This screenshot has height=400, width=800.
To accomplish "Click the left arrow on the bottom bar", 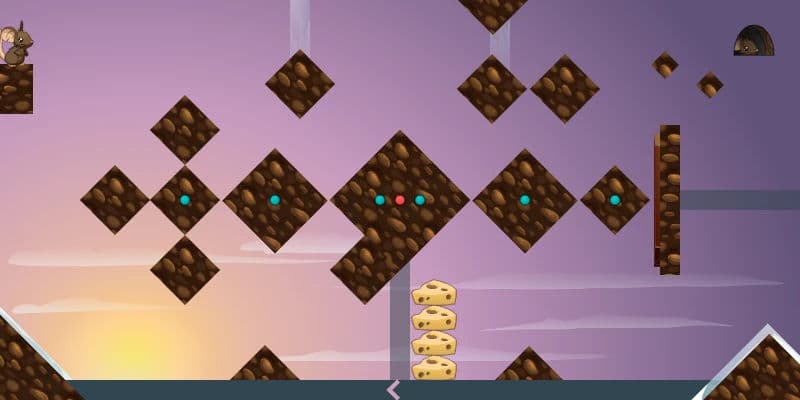I will (393, 390).
